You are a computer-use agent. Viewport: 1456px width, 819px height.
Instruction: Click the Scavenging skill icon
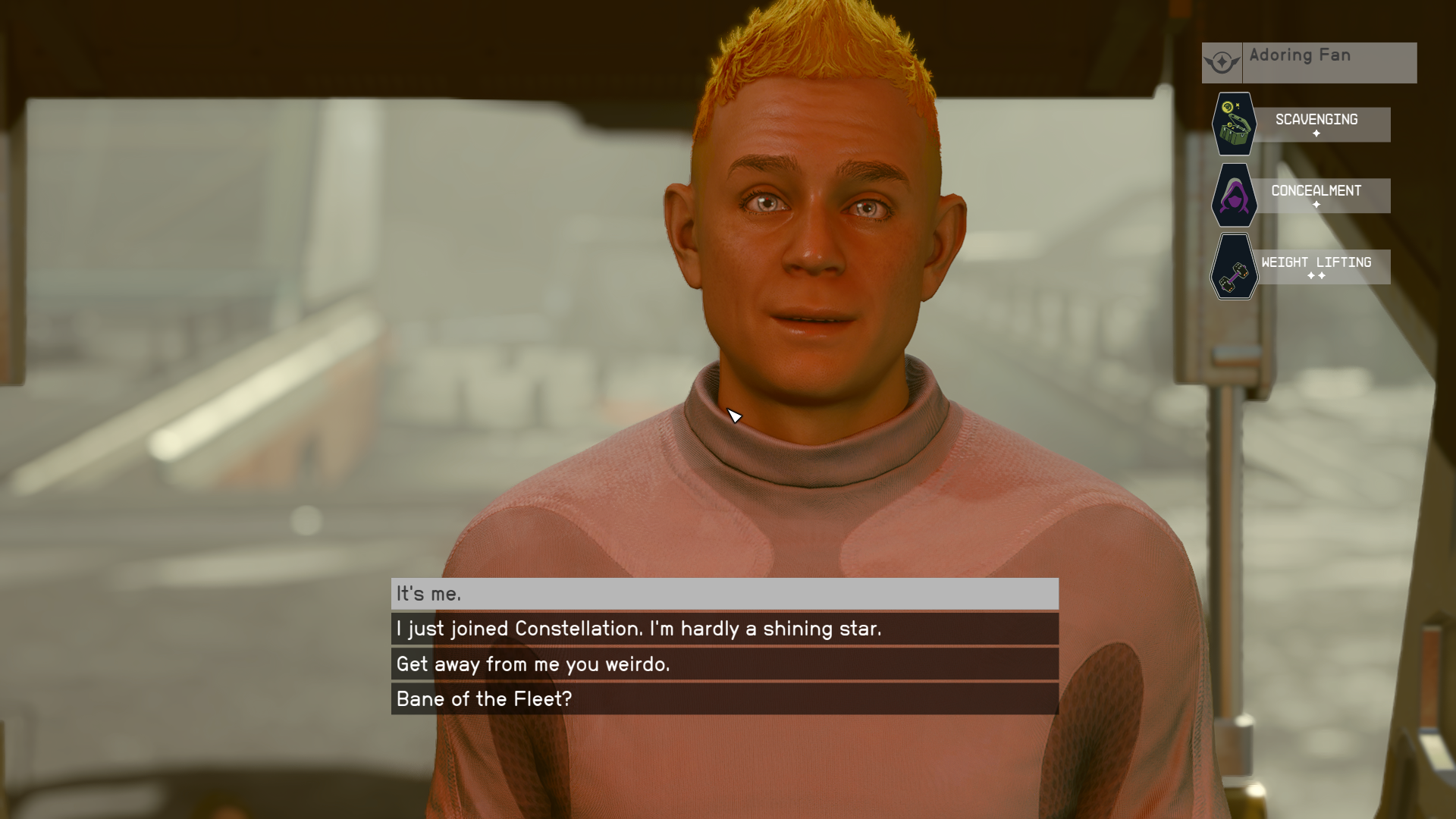click(x=1234, y=124)
